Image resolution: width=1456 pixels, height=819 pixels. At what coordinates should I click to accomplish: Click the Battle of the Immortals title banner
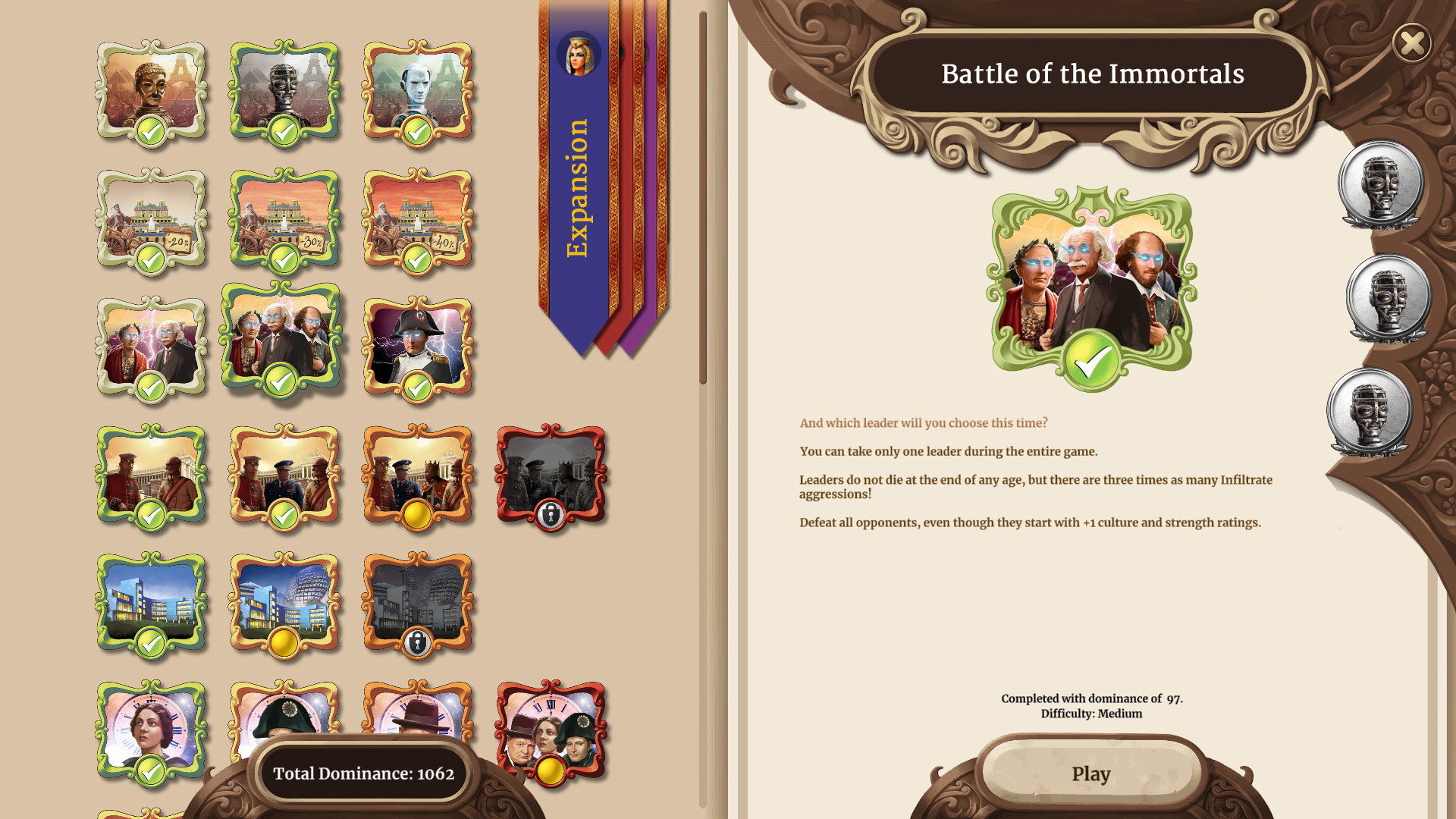pyautogui.click(x=1092, y=74)
